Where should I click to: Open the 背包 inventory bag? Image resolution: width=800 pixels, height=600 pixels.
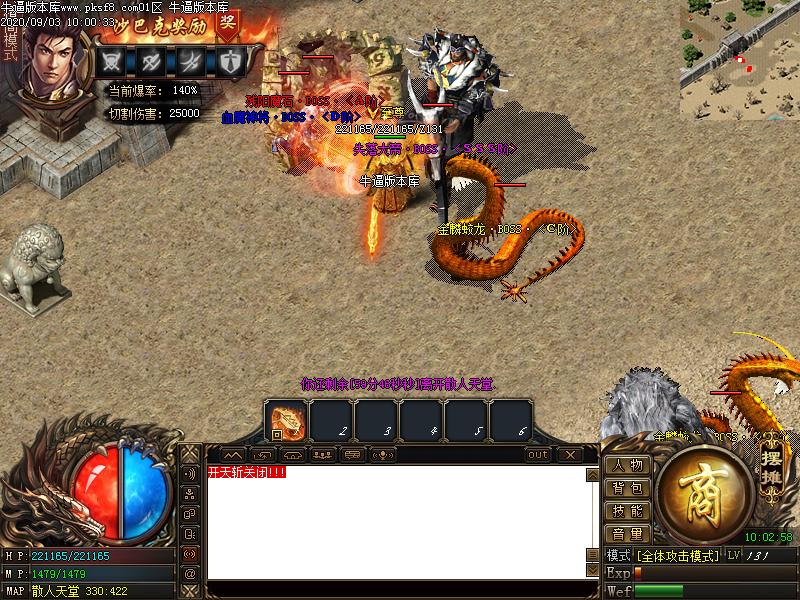(x=627, y=488)
